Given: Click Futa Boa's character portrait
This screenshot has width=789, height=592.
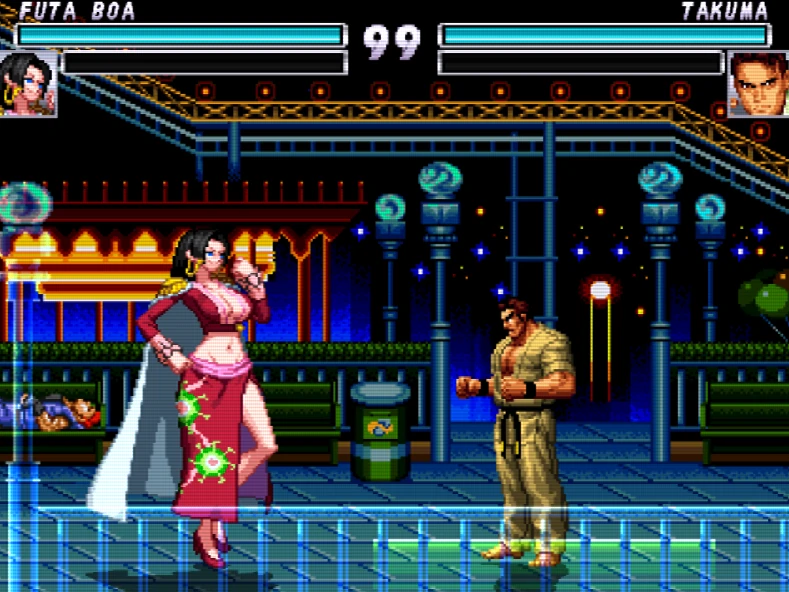Looking at the screenshot, I should (28, 84).
